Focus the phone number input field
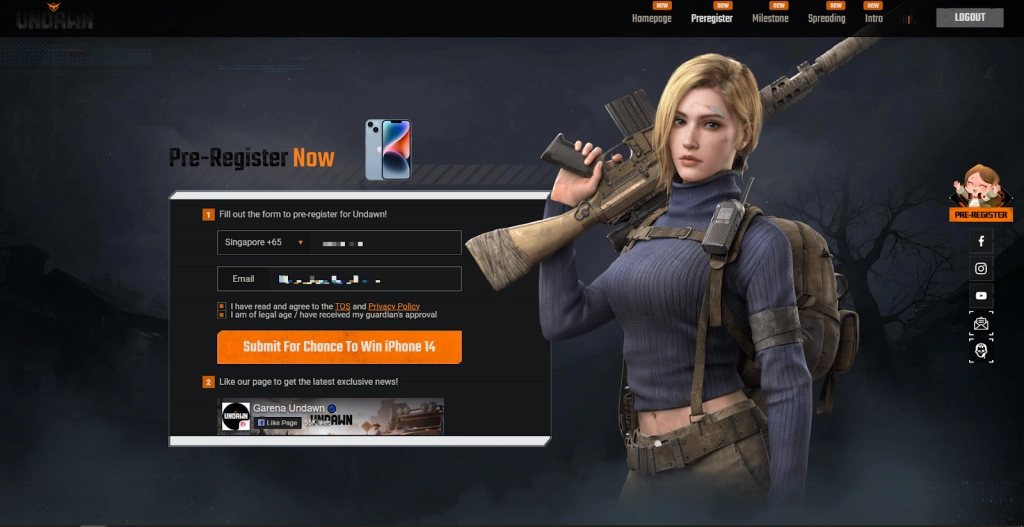This screenshot has width=1024, height=527. pos(385,242)
